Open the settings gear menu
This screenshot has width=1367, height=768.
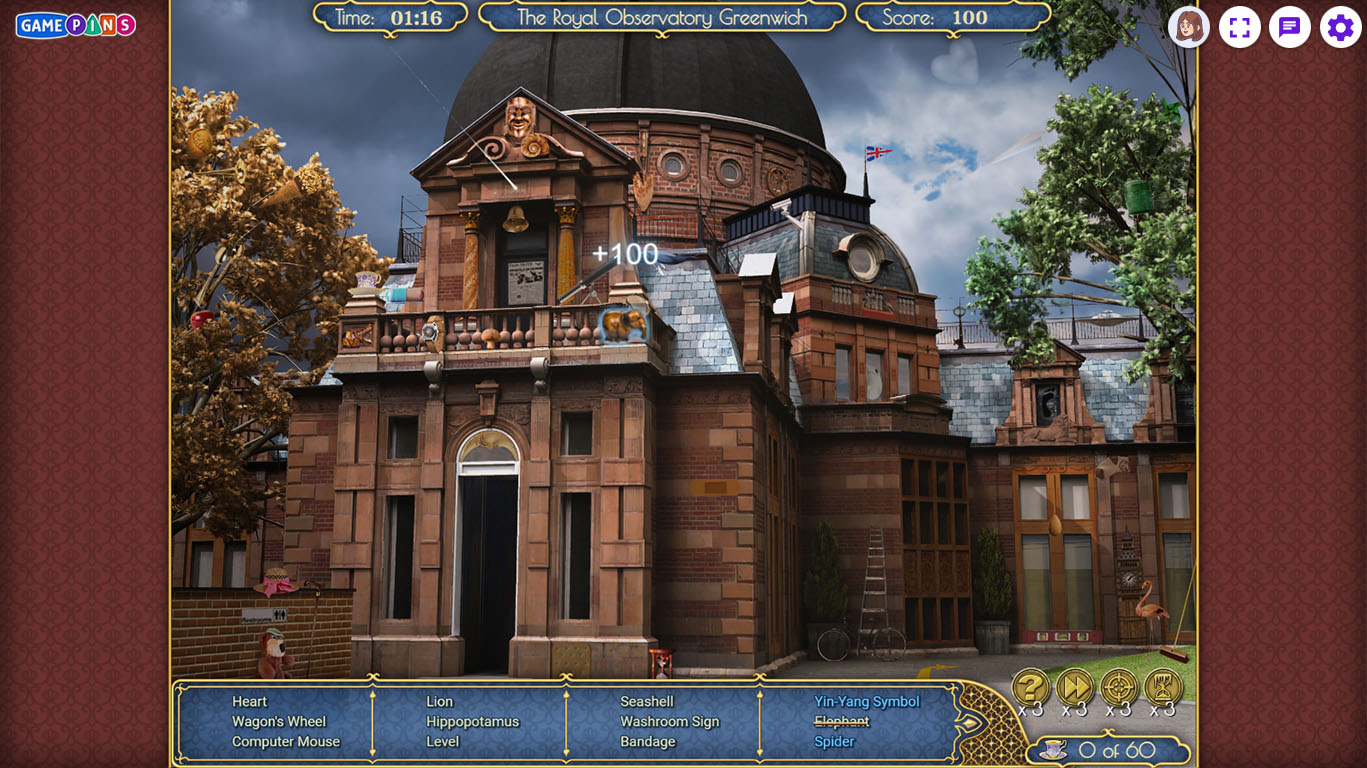pyautogui.click(x=1340, y=27)
